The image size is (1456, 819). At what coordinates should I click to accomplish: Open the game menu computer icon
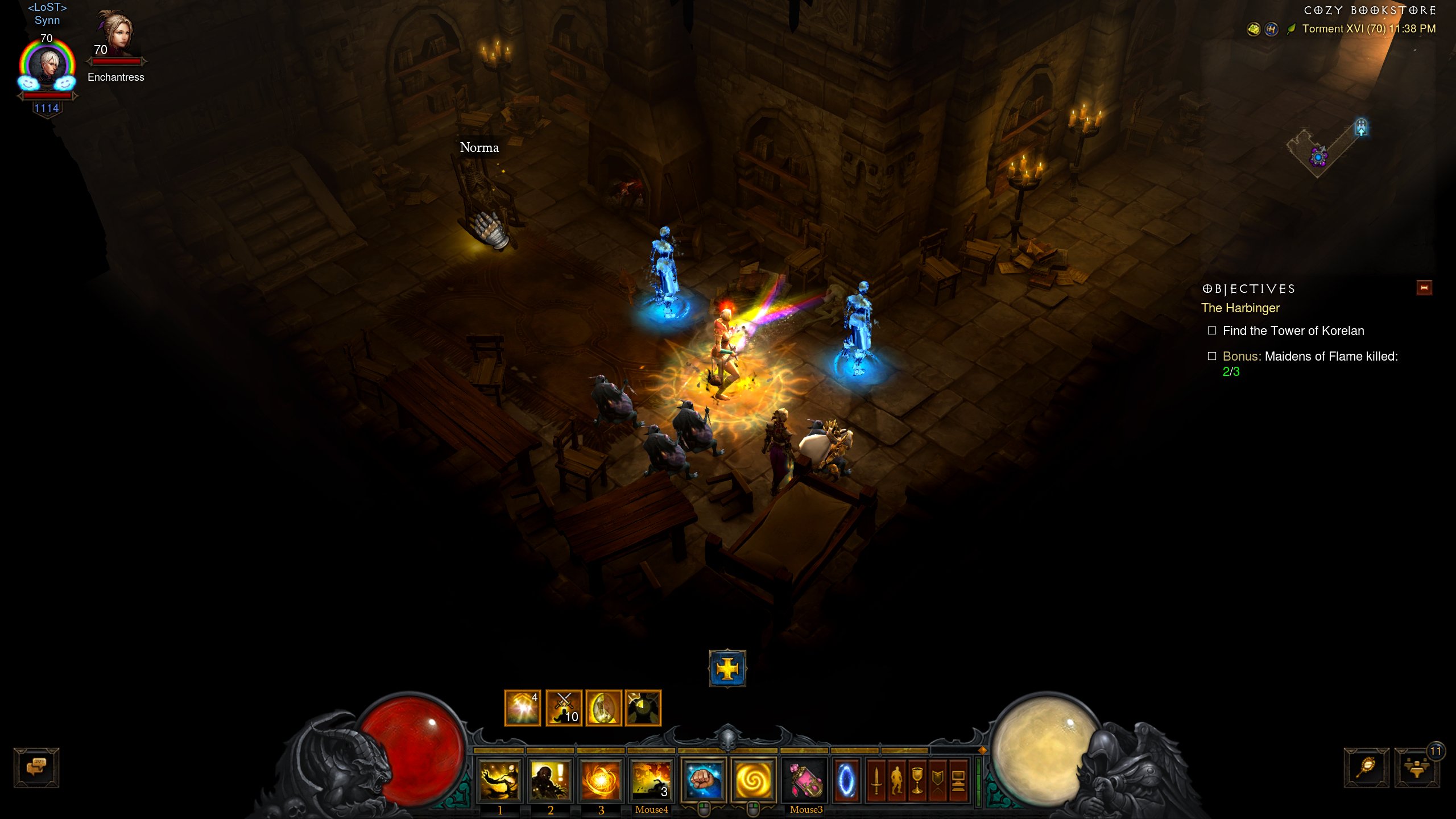coord(958,780)
